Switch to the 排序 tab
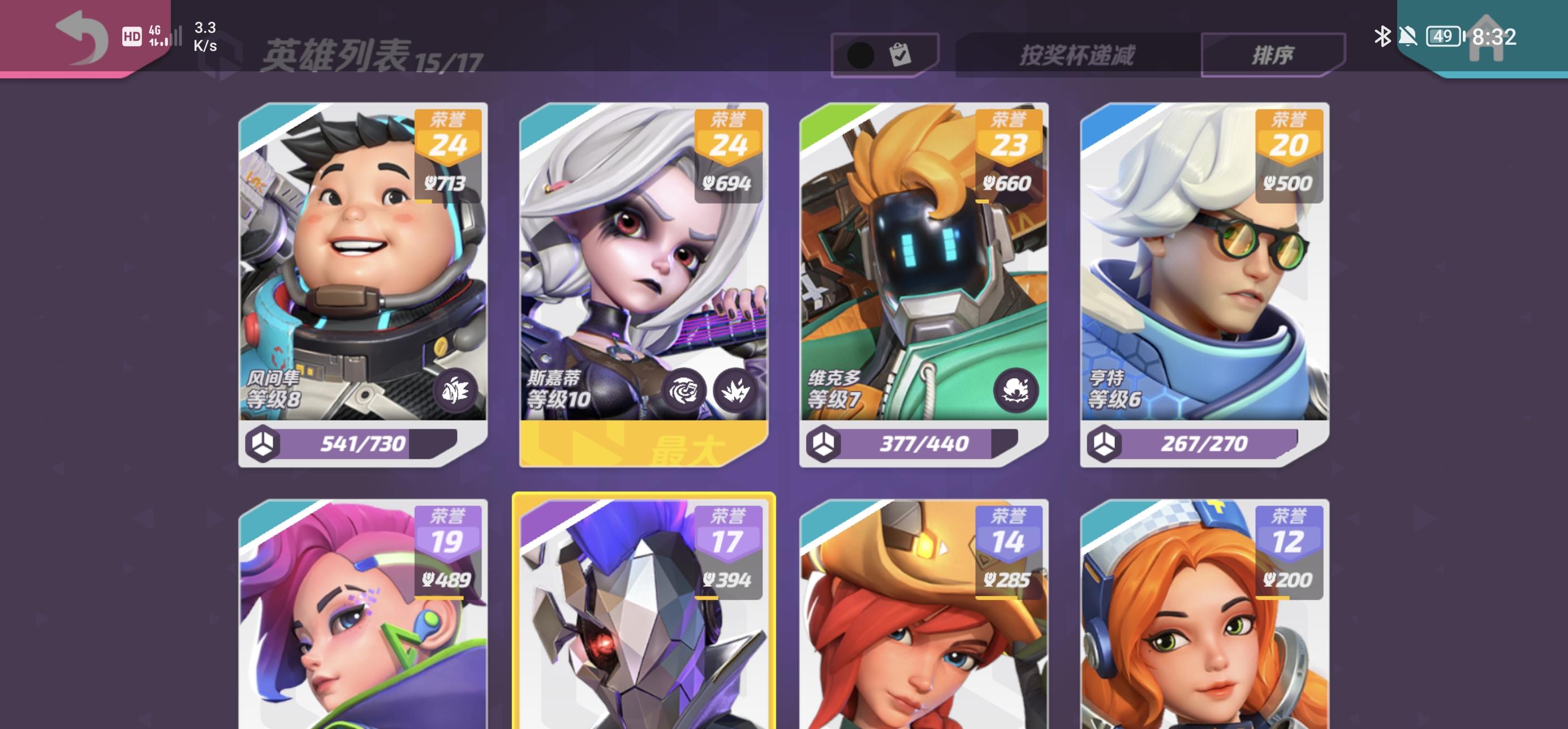 pyautogui.click(x=1273, y=54)
